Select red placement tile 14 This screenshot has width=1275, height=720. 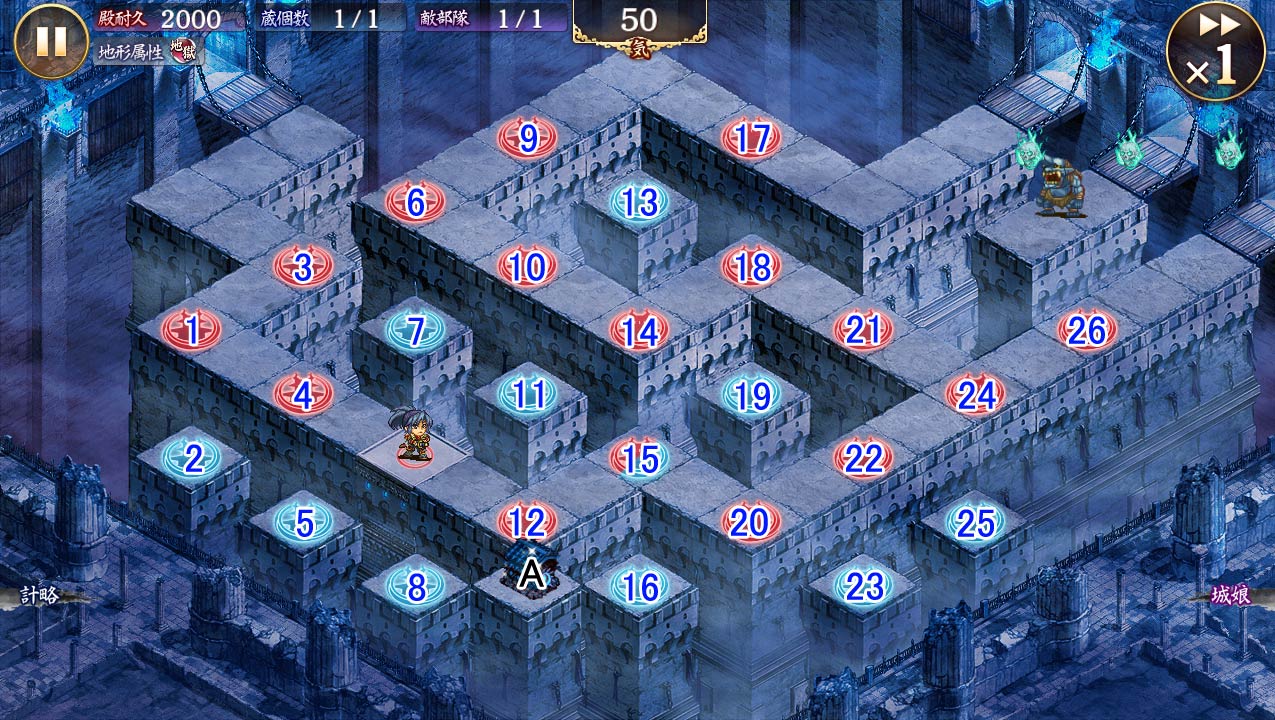click(639, 331)
